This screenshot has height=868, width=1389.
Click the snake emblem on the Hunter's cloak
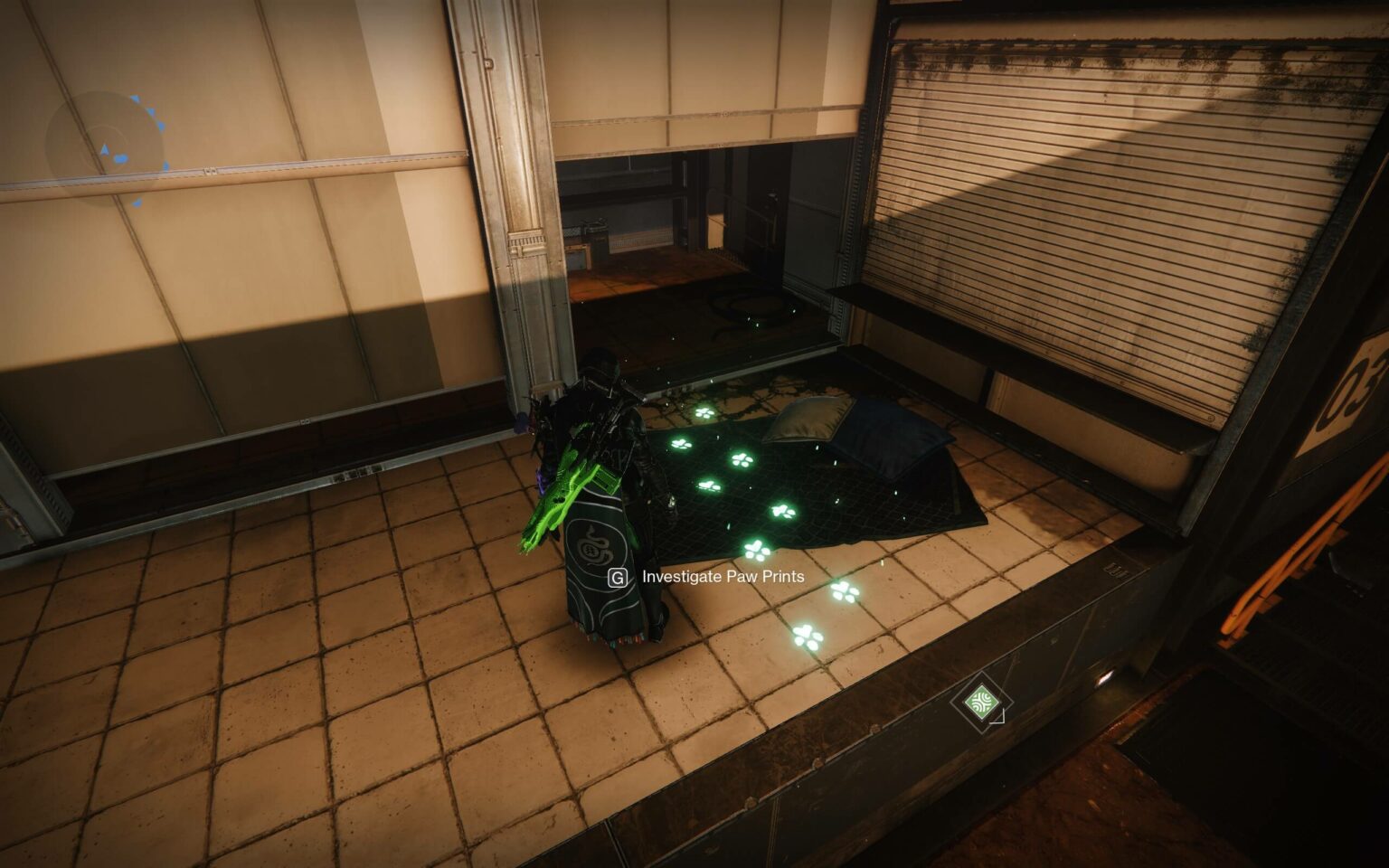[596, 546]
